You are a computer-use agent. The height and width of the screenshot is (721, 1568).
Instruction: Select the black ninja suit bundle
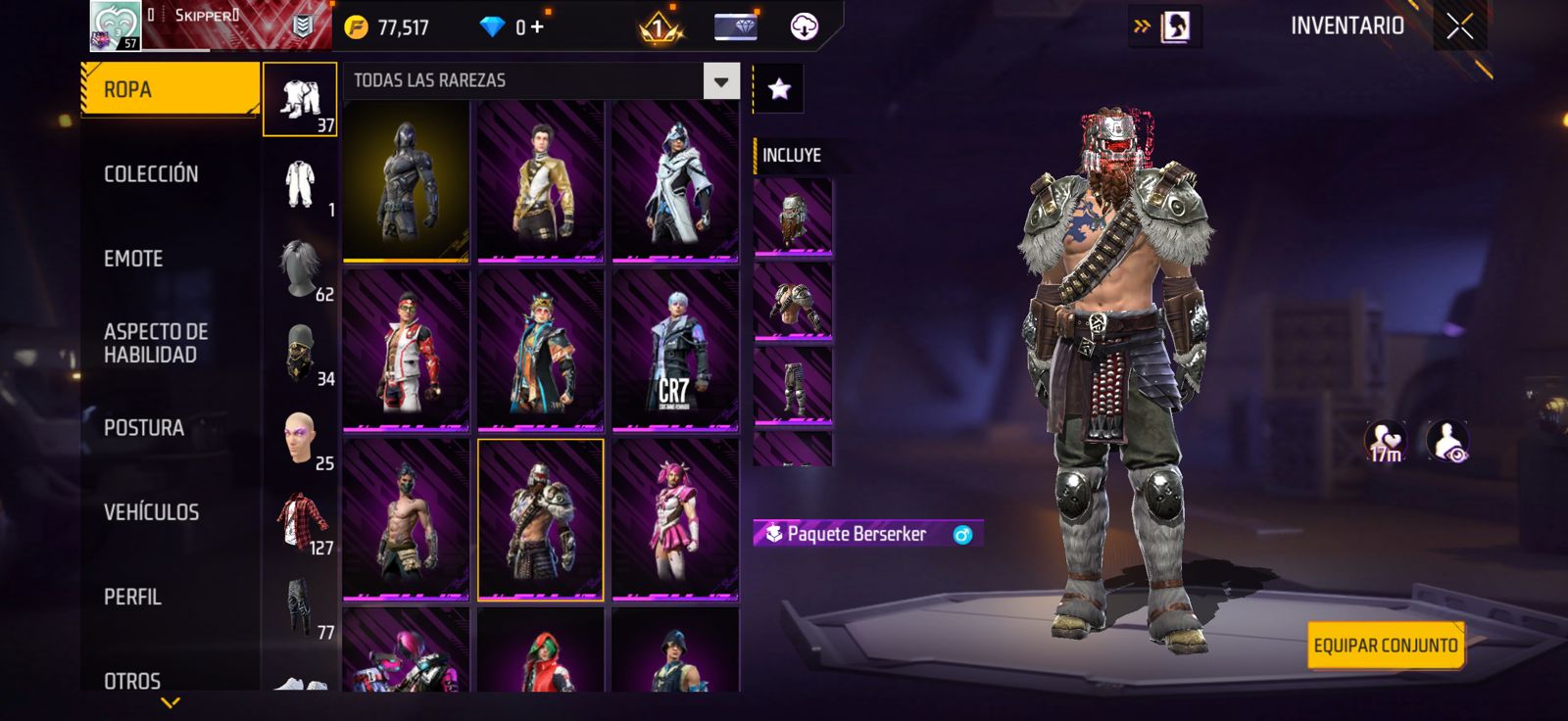[x=407, y=181]
